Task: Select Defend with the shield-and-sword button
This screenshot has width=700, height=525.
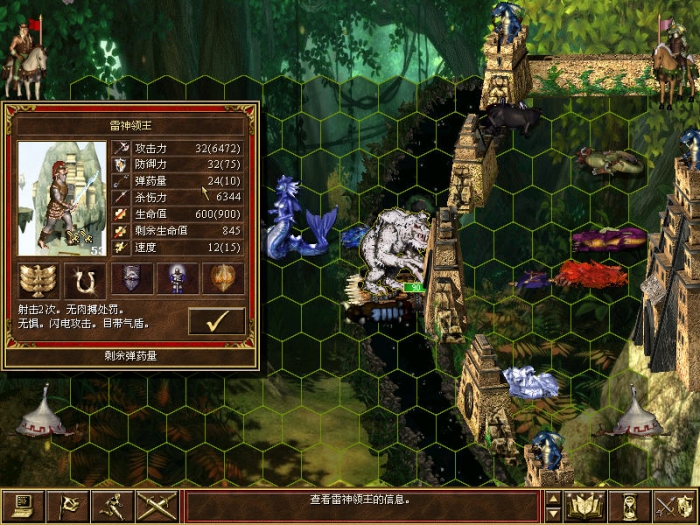Action: click(673, 506)
